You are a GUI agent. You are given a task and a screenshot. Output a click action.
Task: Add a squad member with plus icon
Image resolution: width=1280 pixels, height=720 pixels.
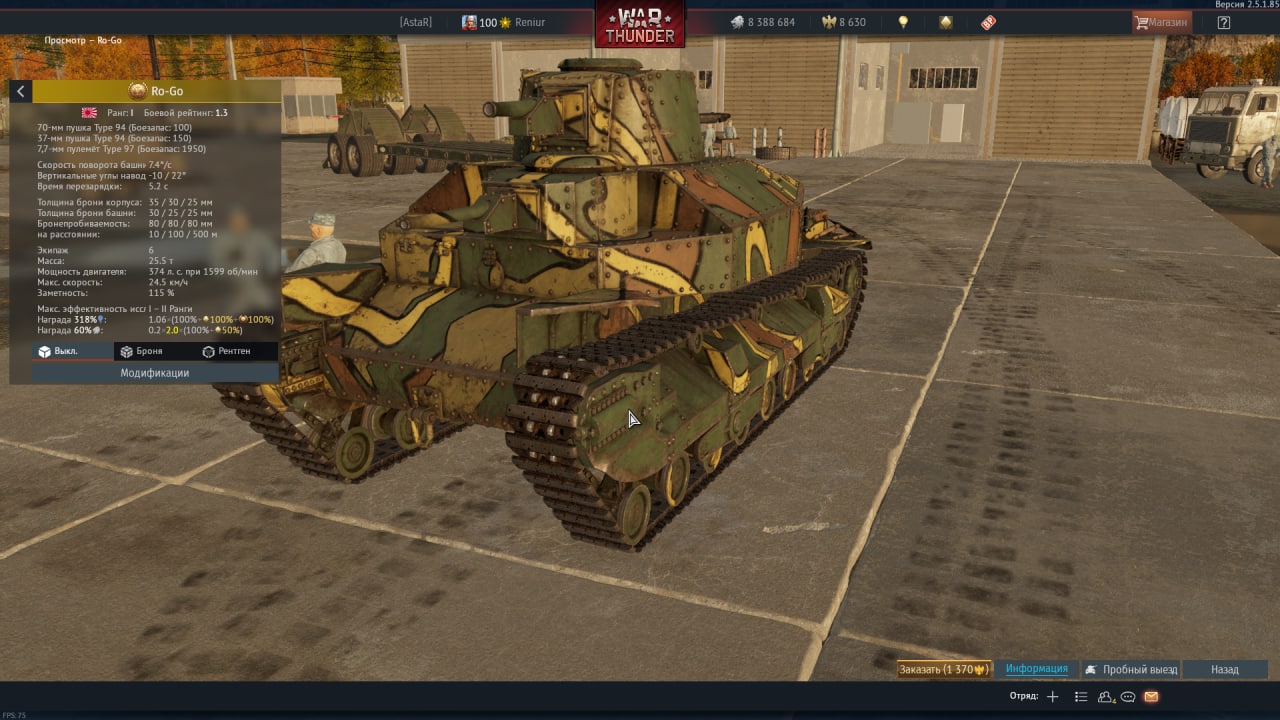[x=1052, y=697]
